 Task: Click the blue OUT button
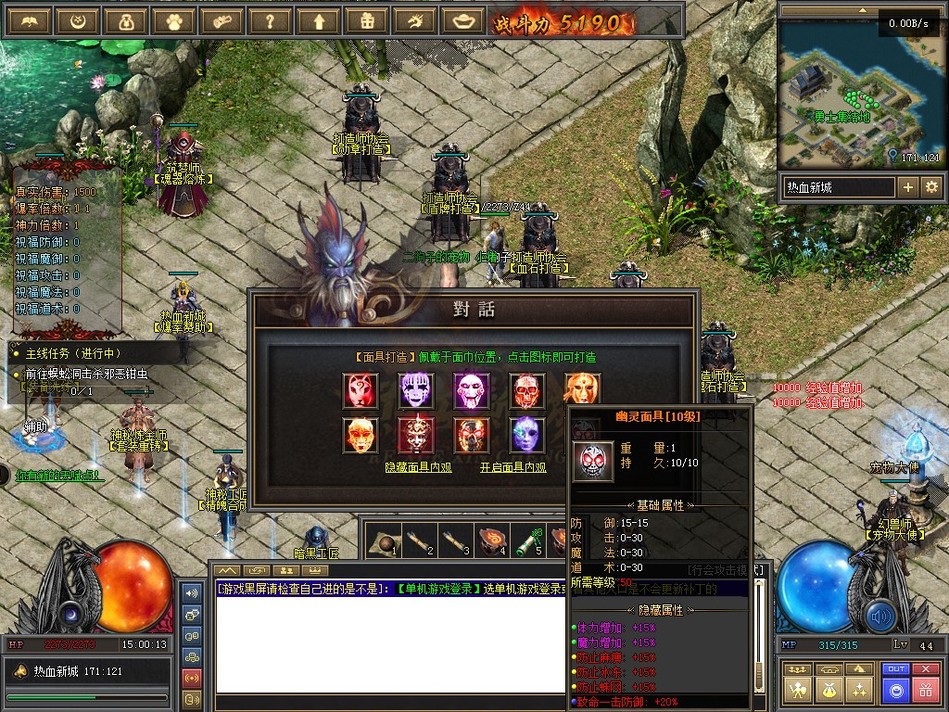click(896, 669)
